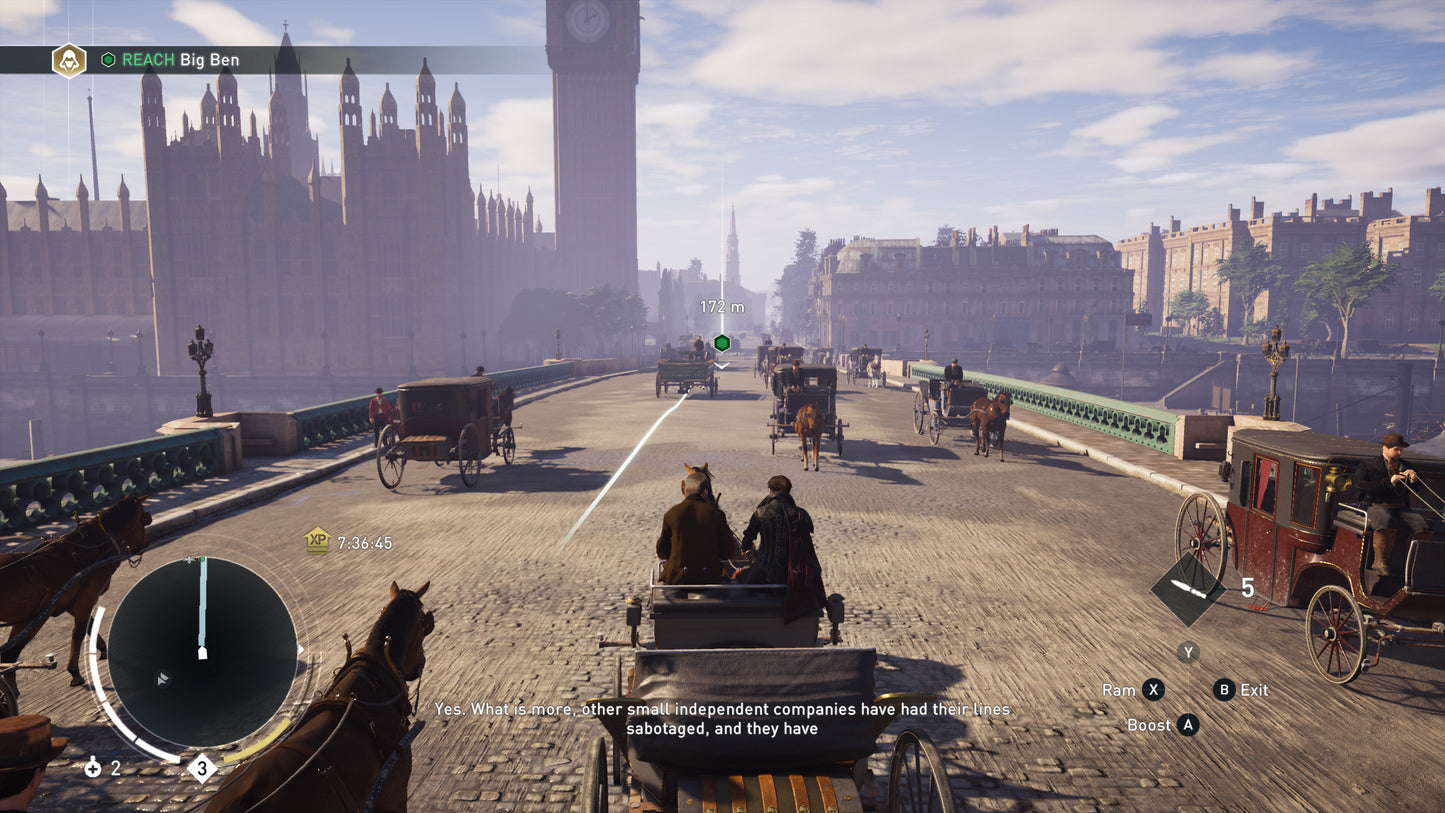1445x813 pixels.
Task: Click the feather marker inside the minimap
Action: tap(162, 679)
